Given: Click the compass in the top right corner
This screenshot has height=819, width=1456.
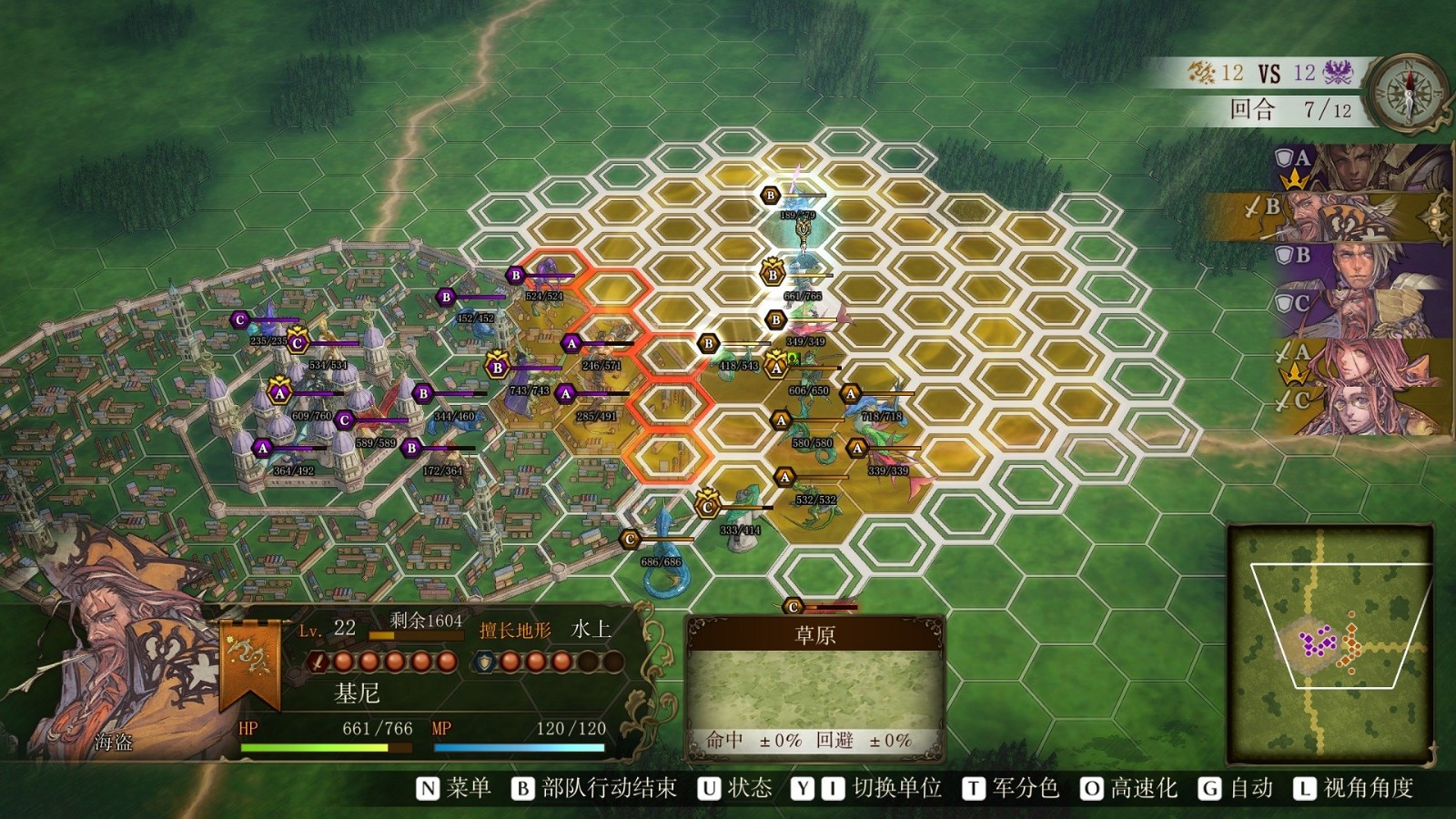Looking at the screenshot, I should coord(1409,91).
